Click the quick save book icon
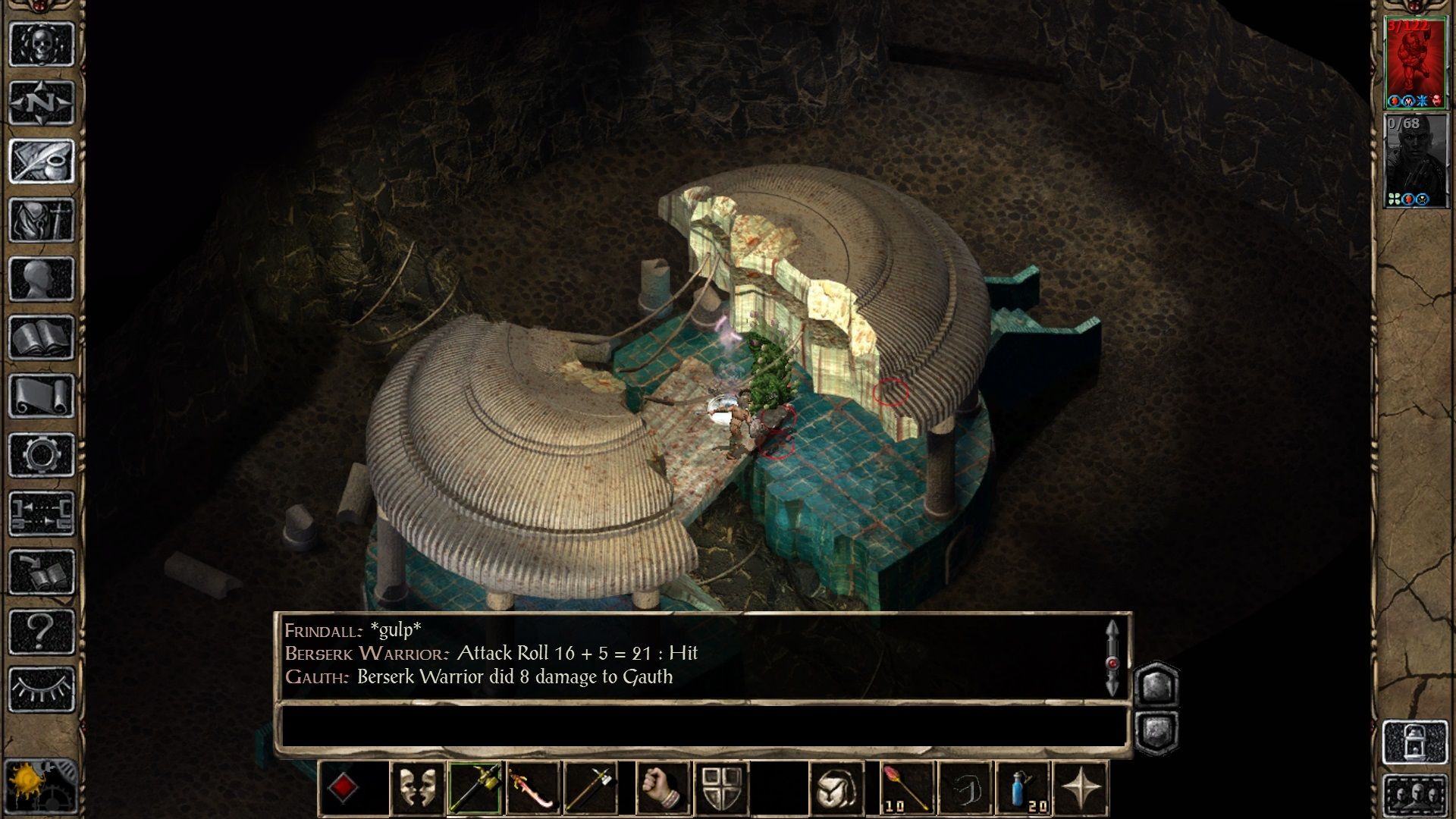The height and width of the screenshot is (819, 1456). point(42,573)
